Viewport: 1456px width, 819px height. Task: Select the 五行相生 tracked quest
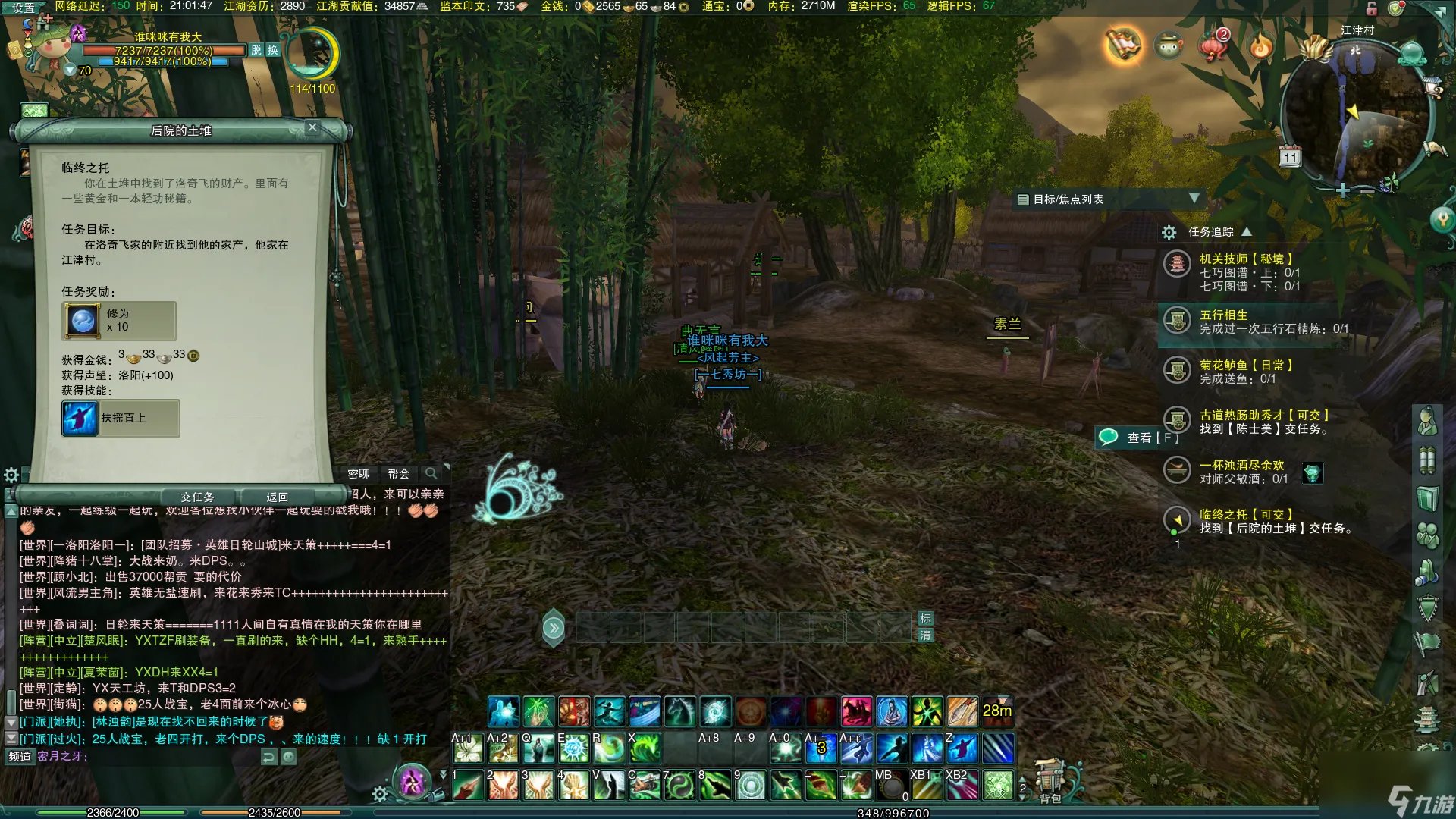(x=1223, y=315)
